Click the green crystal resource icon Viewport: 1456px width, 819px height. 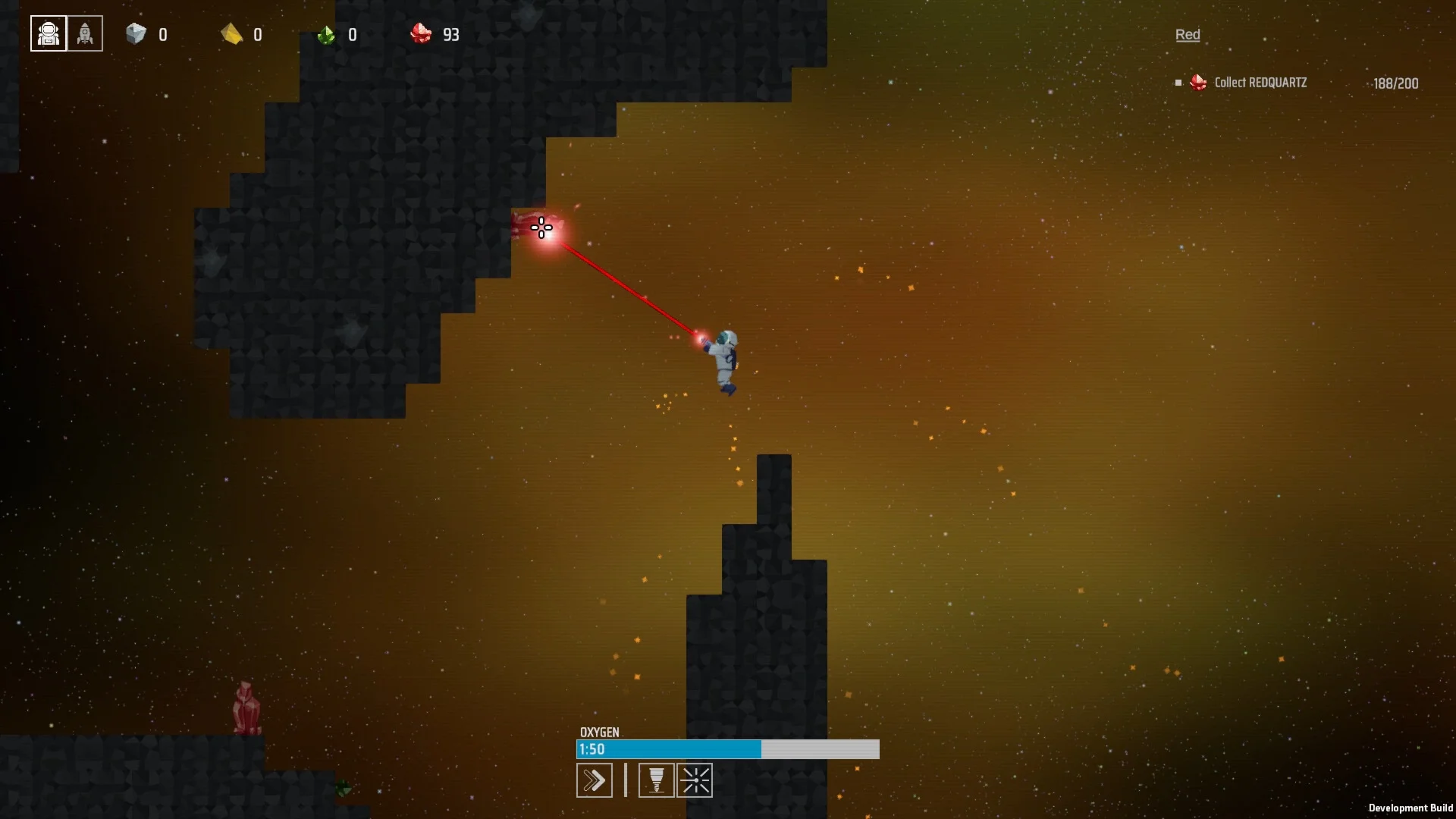point(326,35)
